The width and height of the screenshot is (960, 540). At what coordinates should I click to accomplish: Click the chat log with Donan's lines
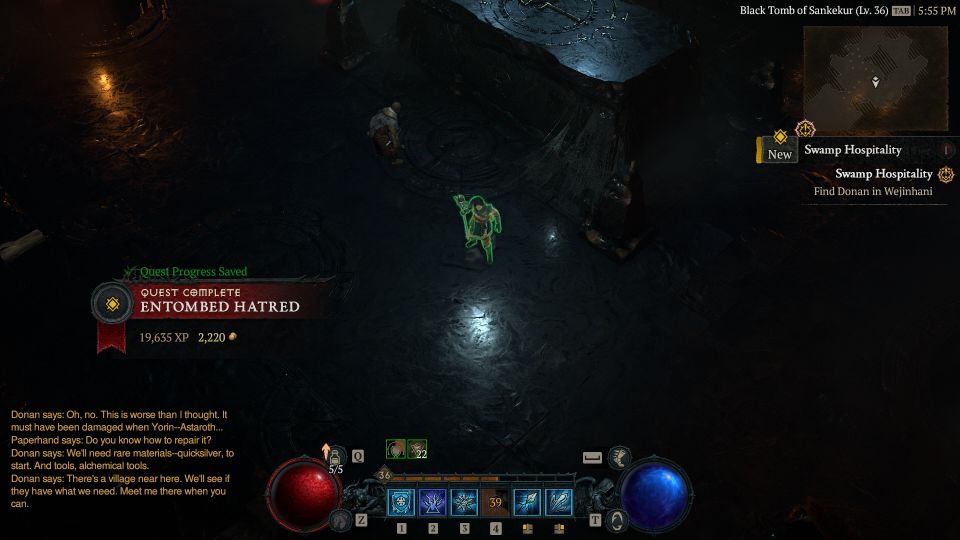point(120,458)
